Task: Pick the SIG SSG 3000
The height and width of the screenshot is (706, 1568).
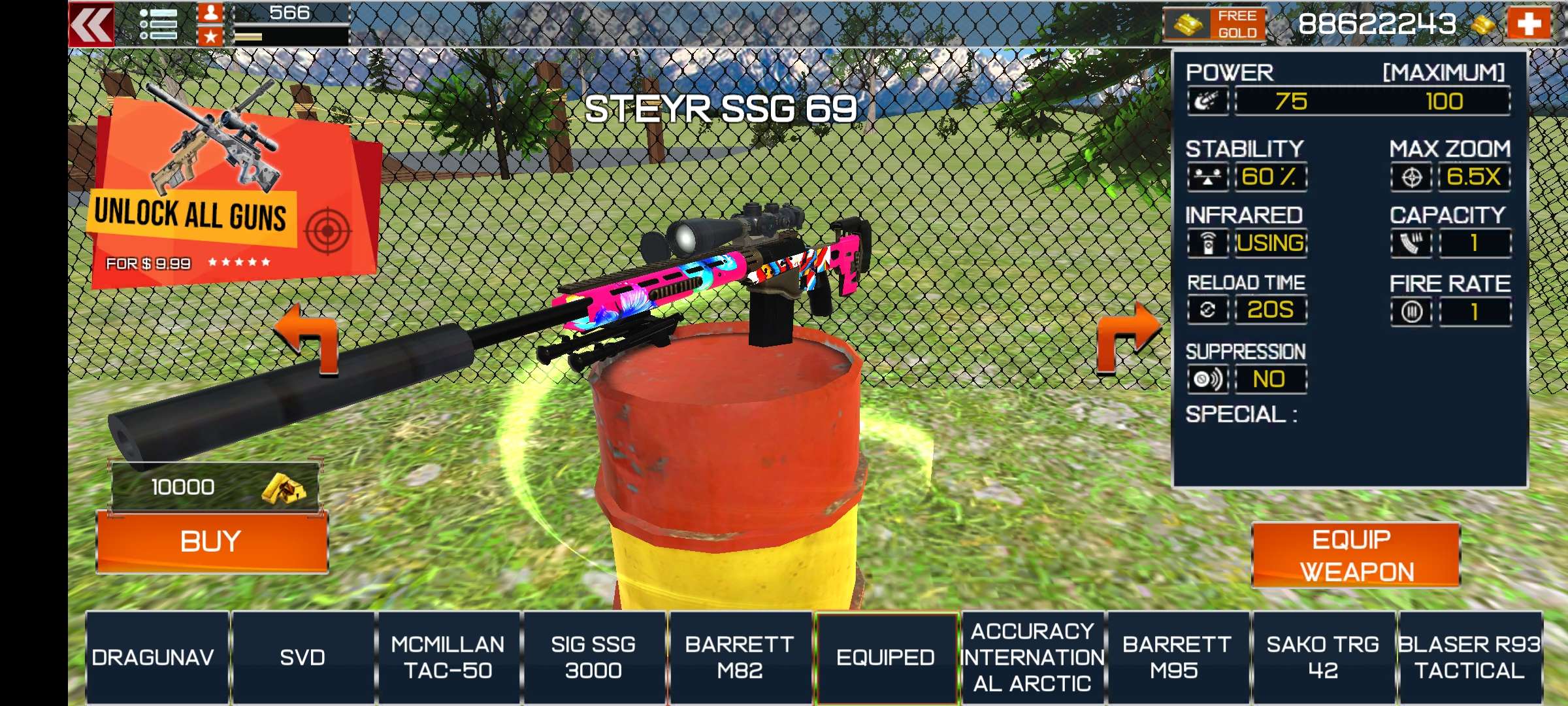Action: [593, 657]
